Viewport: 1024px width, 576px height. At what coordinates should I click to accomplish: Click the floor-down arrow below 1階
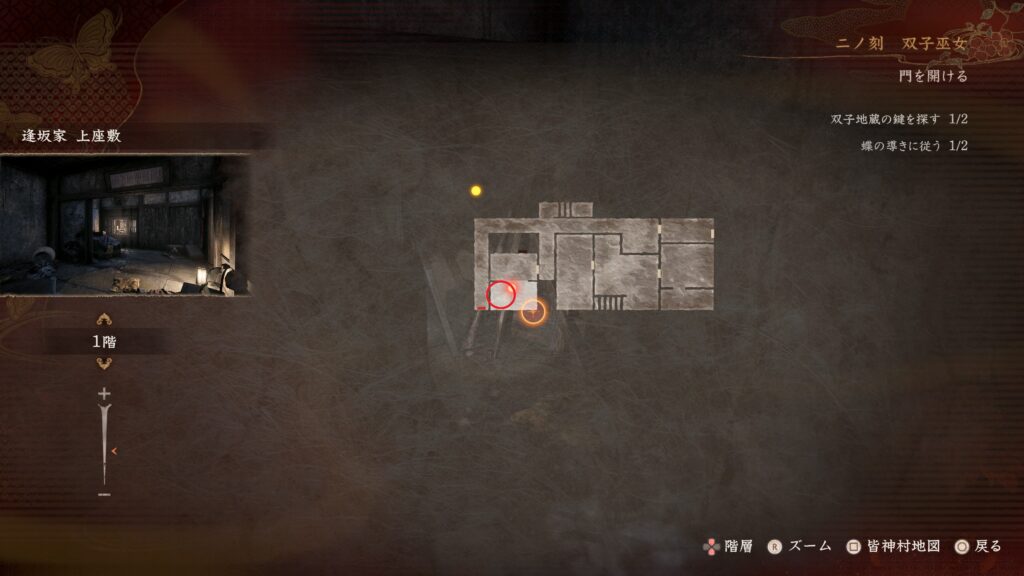pyautogui.click(x=104, y=363)
